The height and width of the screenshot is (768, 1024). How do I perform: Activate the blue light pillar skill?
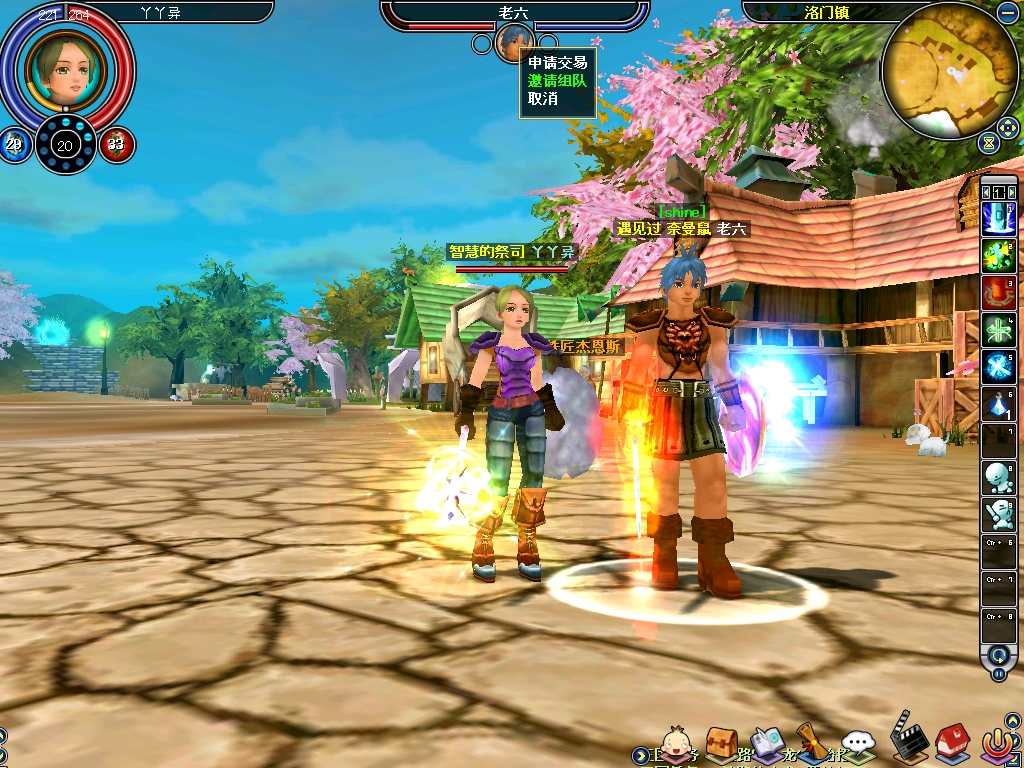click(x=999, y=219)
